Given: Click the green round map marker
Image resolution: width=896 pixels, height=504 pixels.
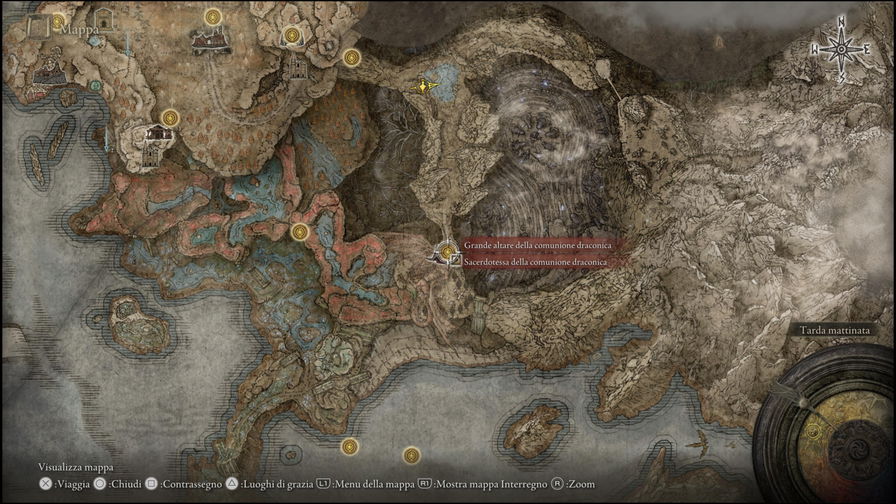Looking at the screenshot, I should (x=96, y=86).
